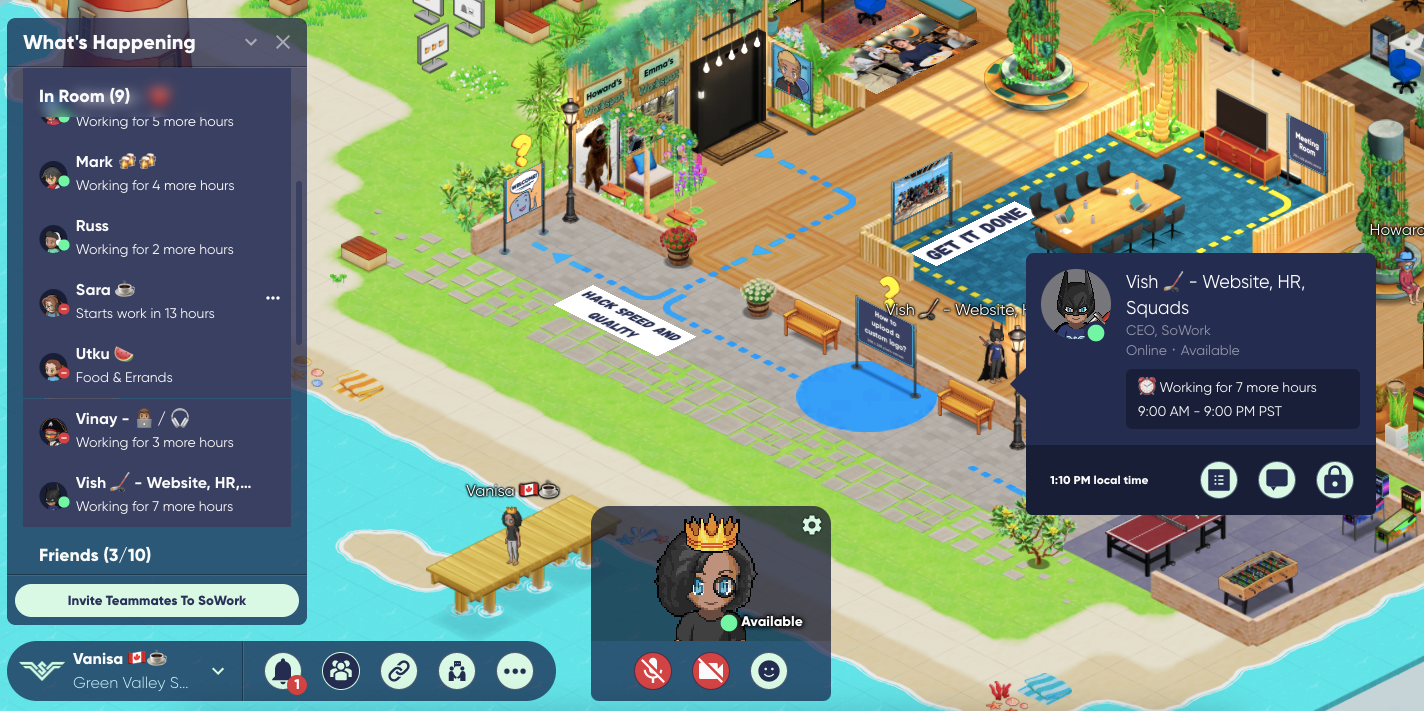Image resolution: width=1424 pixels, height=711 pixels.
Task: Close the What's Happening panel
Action: 283,42
